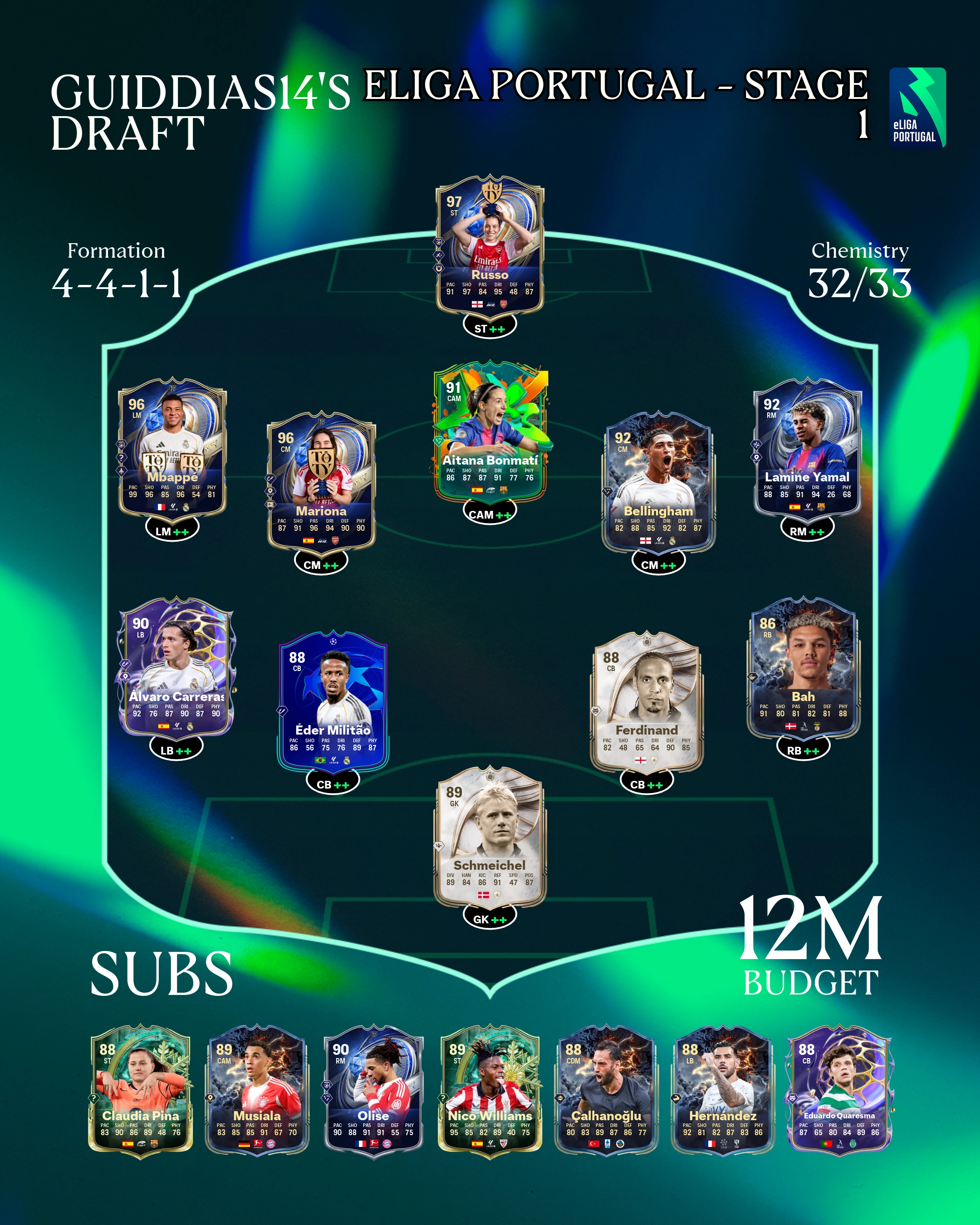Click the Bellingham midfielder card
This screenshot has height=1225, width=980.
(x=658, y=482)
